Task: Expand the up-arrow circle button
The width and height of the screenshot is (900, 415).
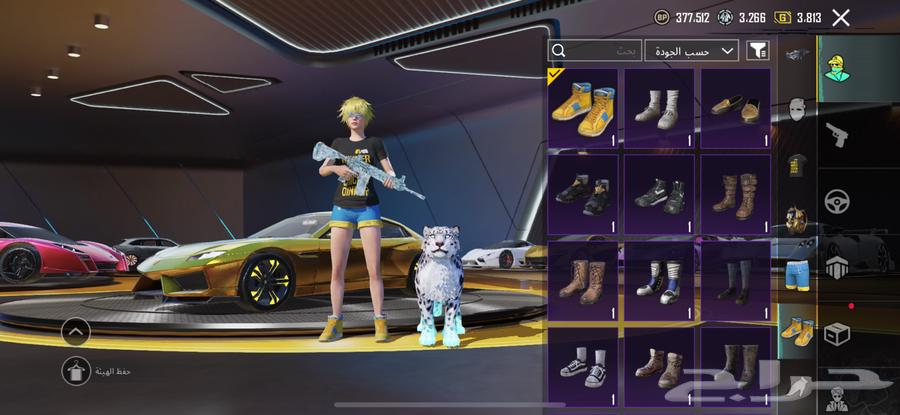Action: pyautogui.click(x=75, y=332)
